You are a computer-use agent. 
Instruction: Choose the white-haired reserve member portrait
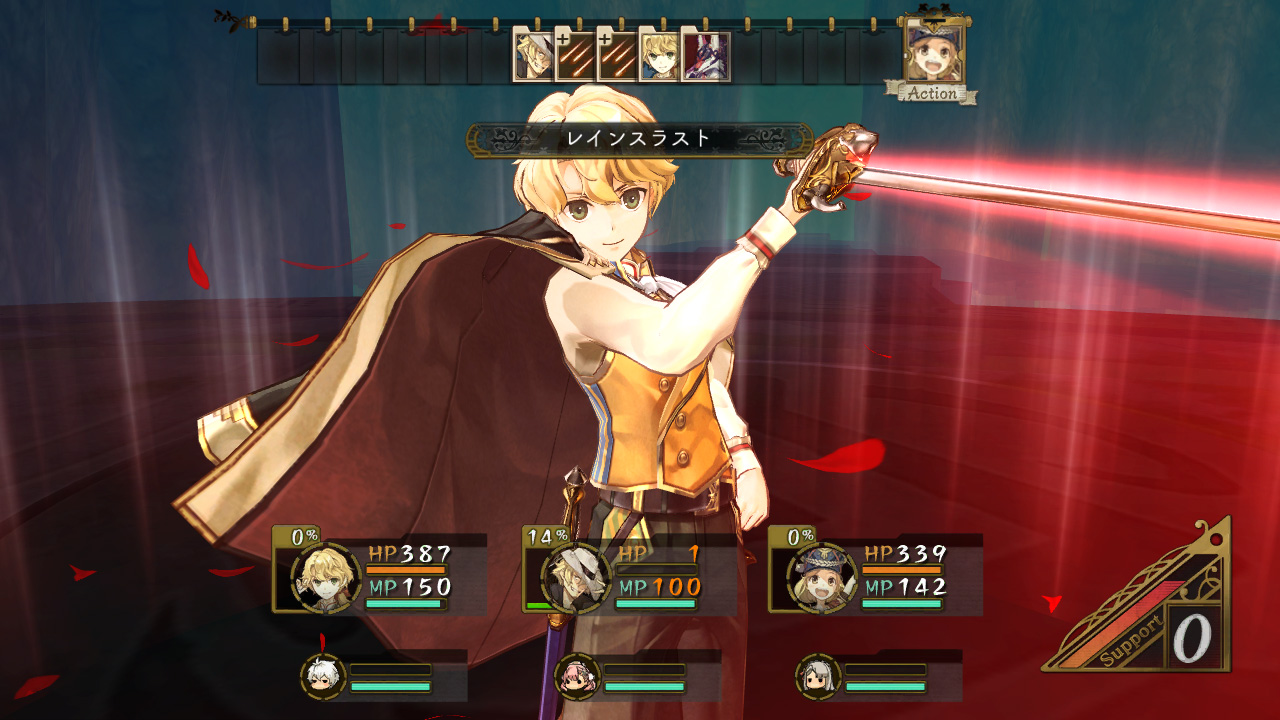tap(324, 677)
